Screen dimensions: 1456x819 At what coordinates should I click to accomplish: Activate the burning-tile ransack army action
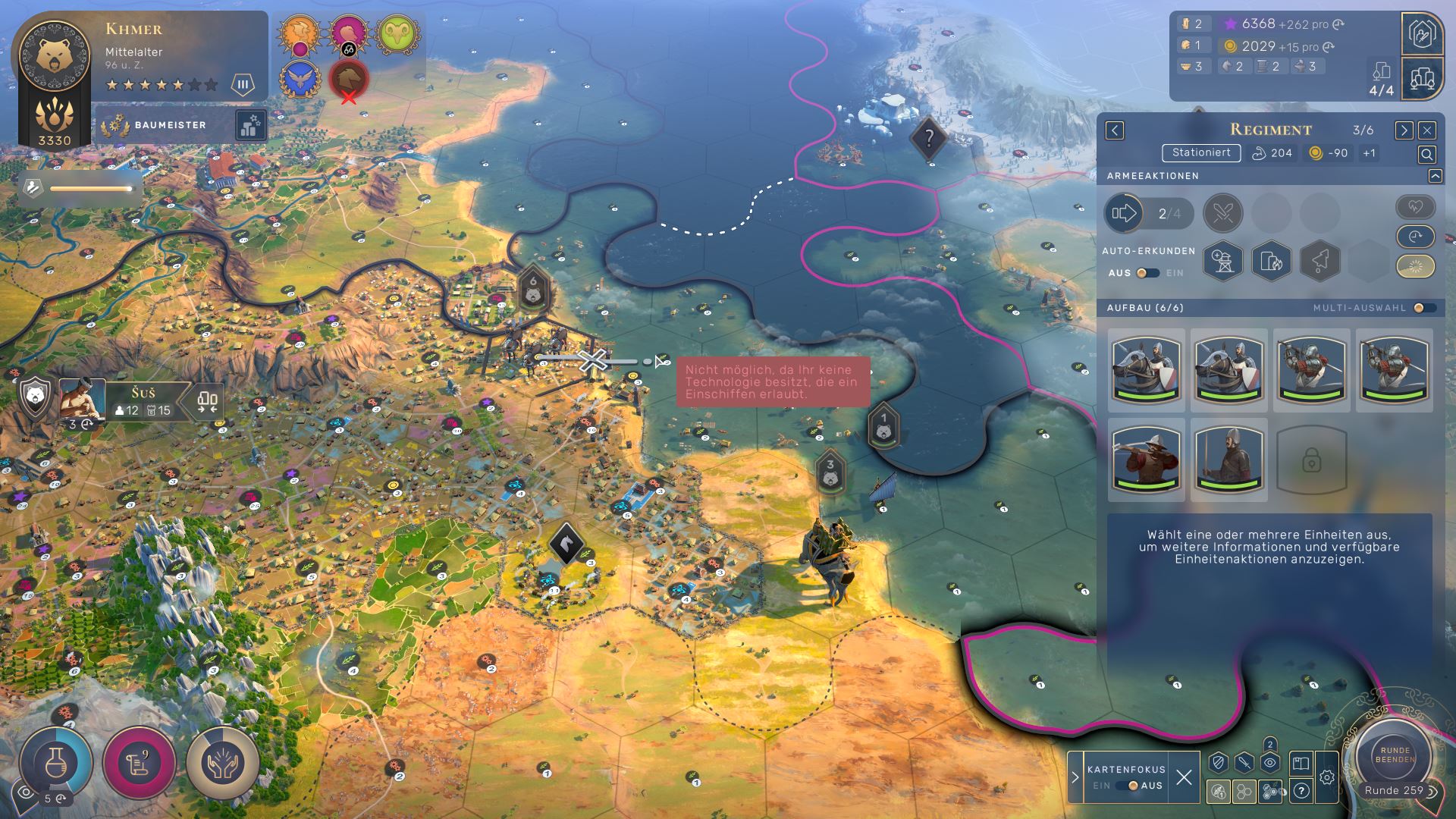click(1271, 261)
